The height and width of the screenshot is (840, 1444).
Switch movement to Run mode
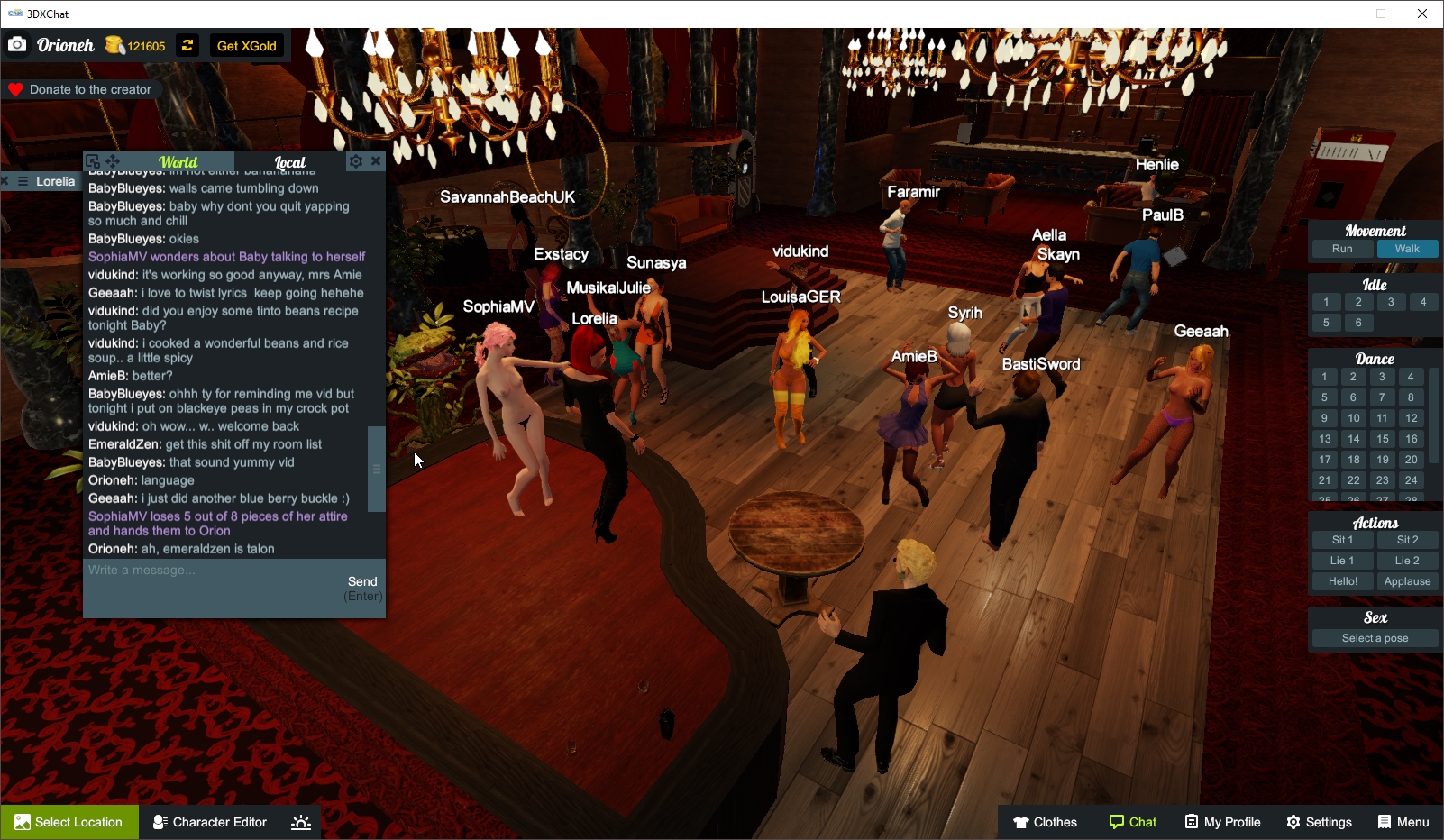[1341, 249]
